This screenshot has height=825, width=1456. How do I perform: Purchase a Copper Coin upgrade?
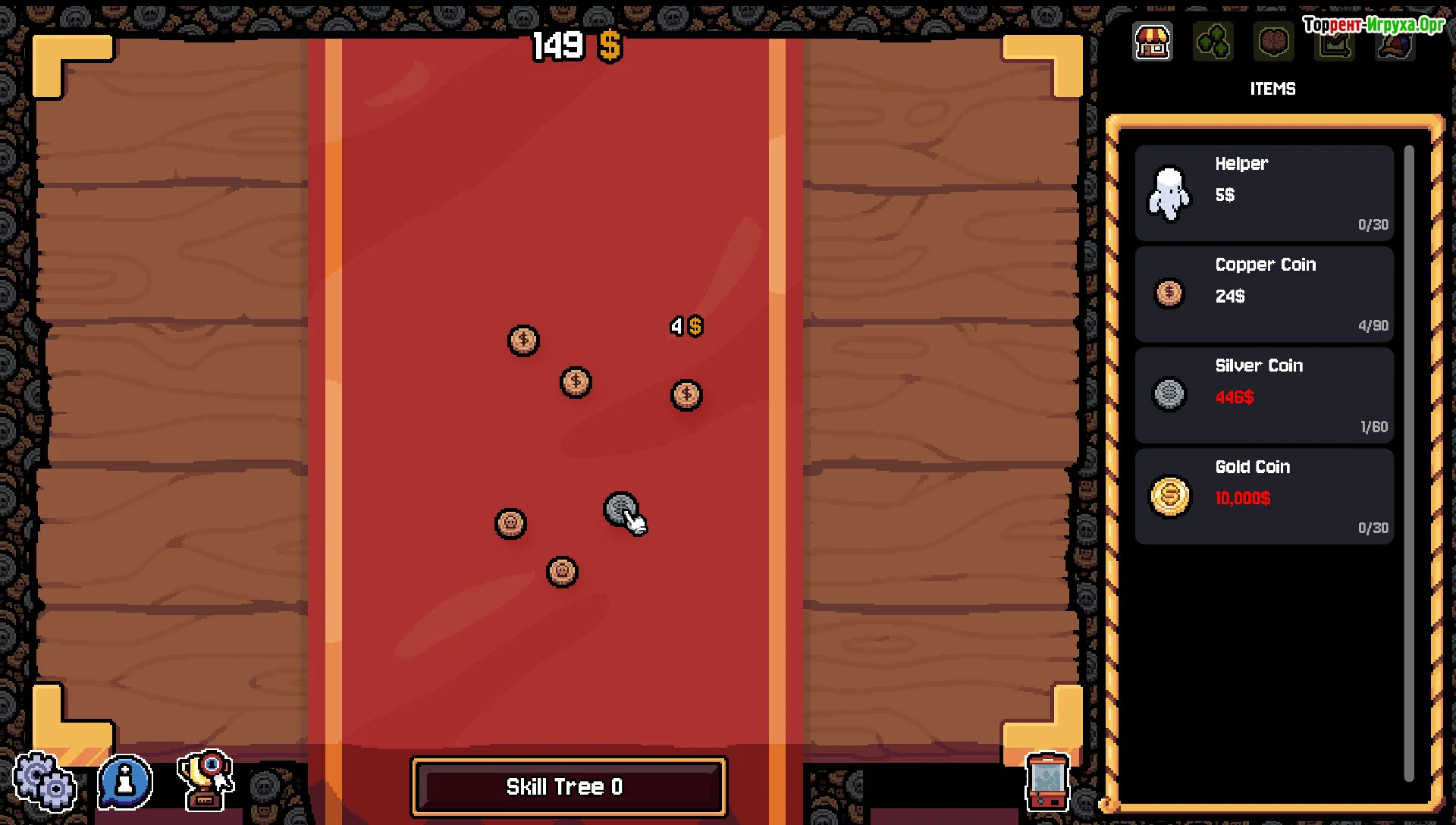click(1264, 294)
